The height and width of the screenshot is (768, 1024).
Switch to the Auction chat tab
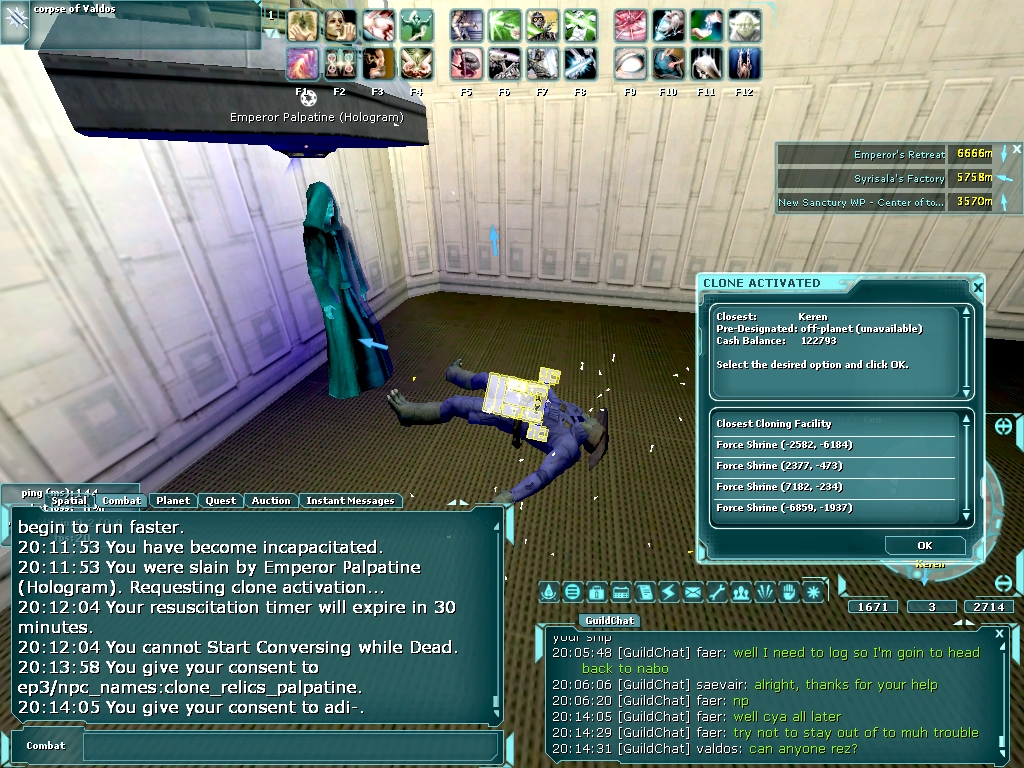pyautogui.click(x=271, y=501)
